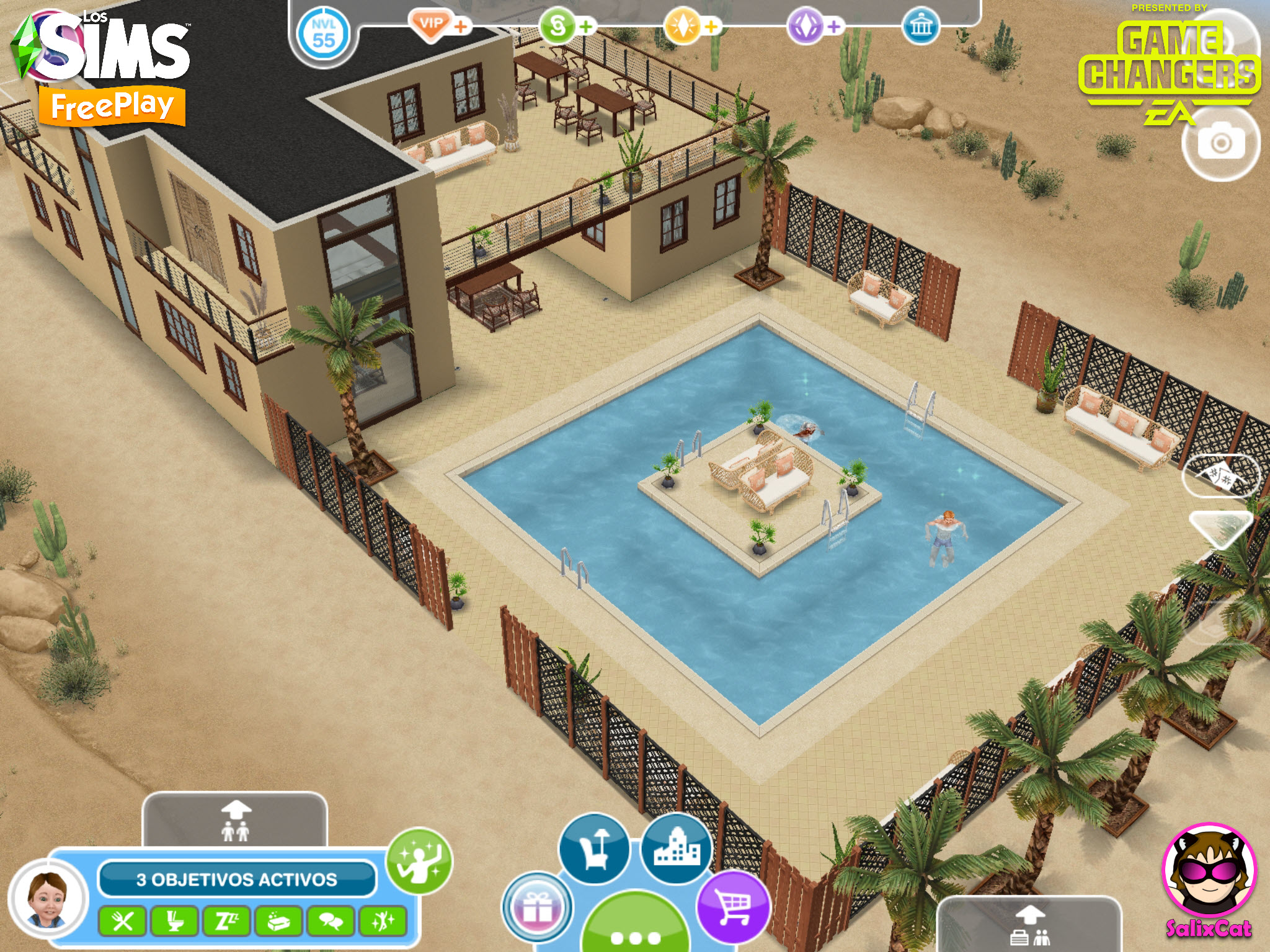Viewport: 1270px width, 952px height.
Task: Click the green sparkling Sim button
Action: [419, 861]
